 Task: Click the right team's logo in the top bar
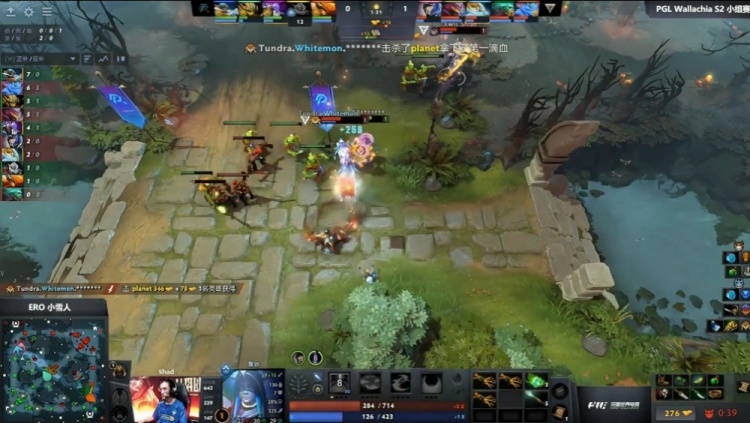click(550, 9)
